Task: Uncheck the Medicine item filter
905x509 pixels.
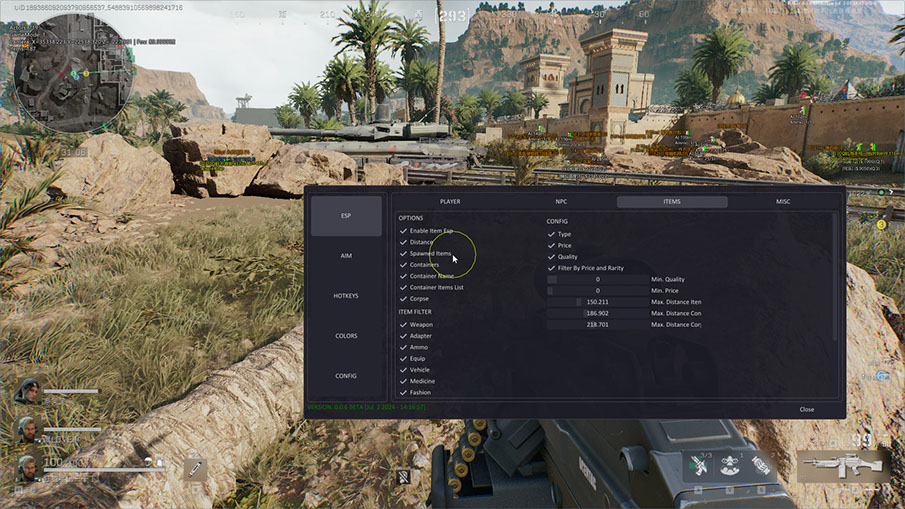Action: (404, 381)
